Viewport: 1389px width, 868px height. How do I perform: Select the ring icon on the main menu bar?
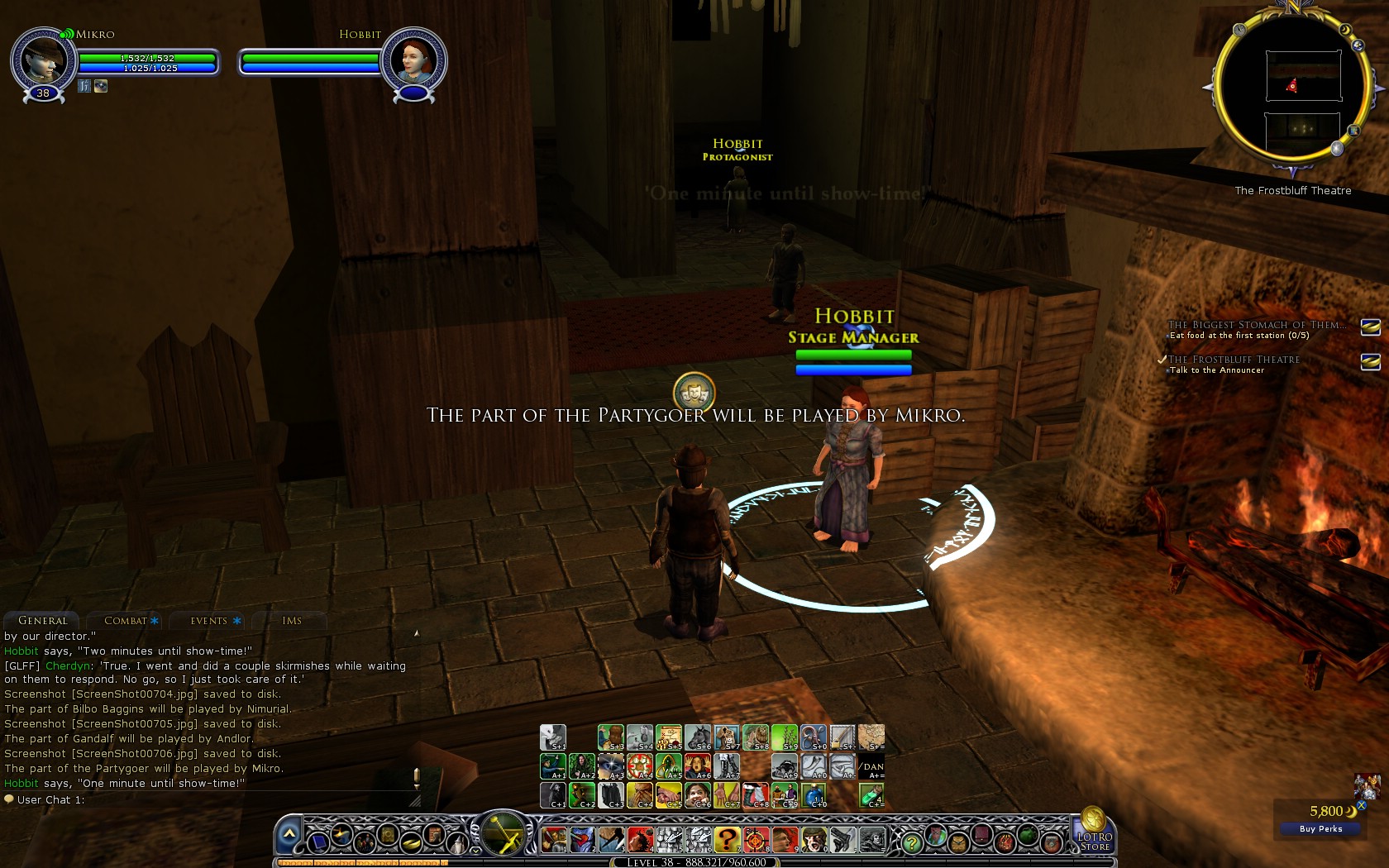[x=411, y=842]
